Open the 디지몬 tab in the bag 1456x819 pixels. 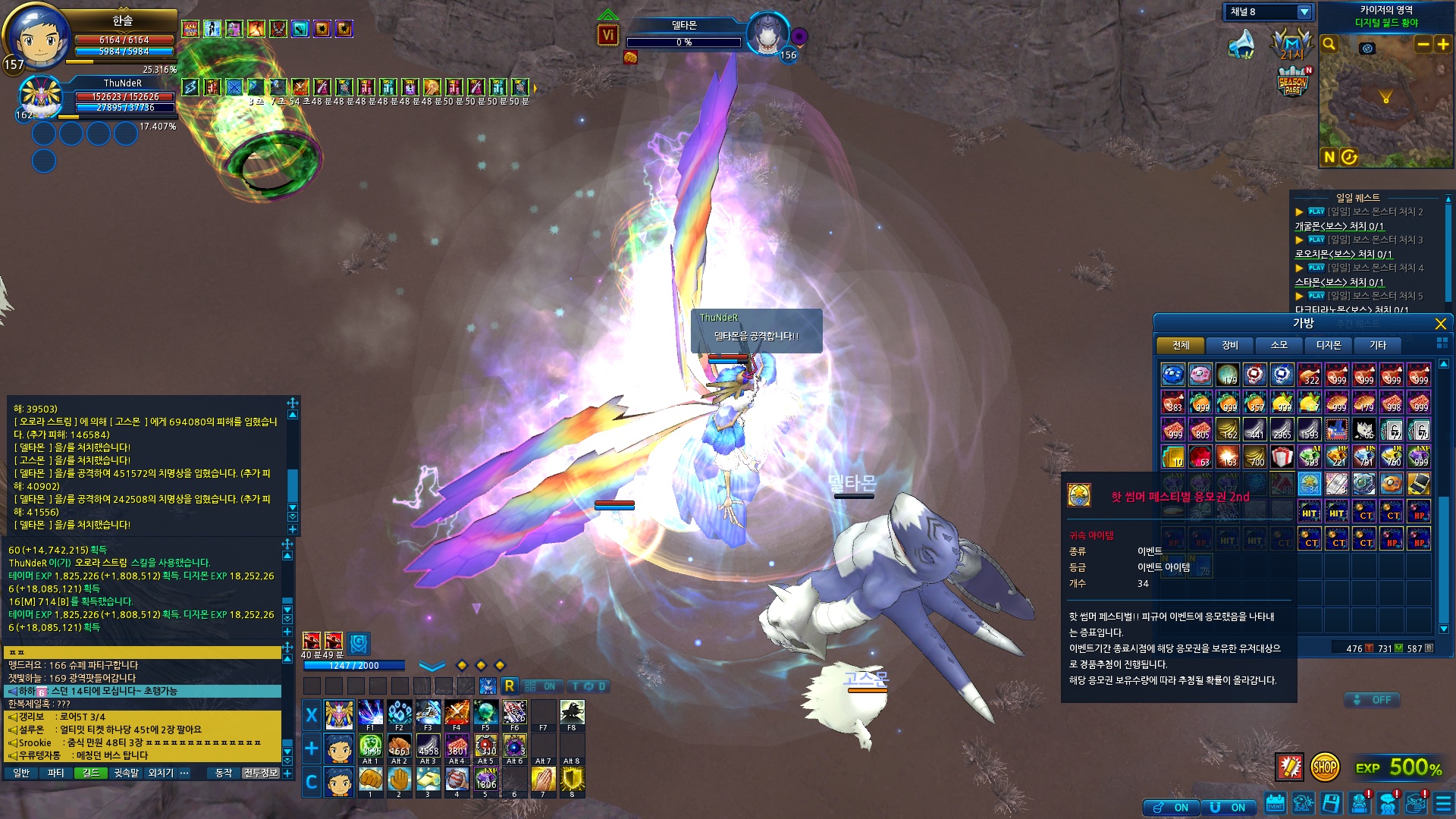click(x=1329, y=346)
